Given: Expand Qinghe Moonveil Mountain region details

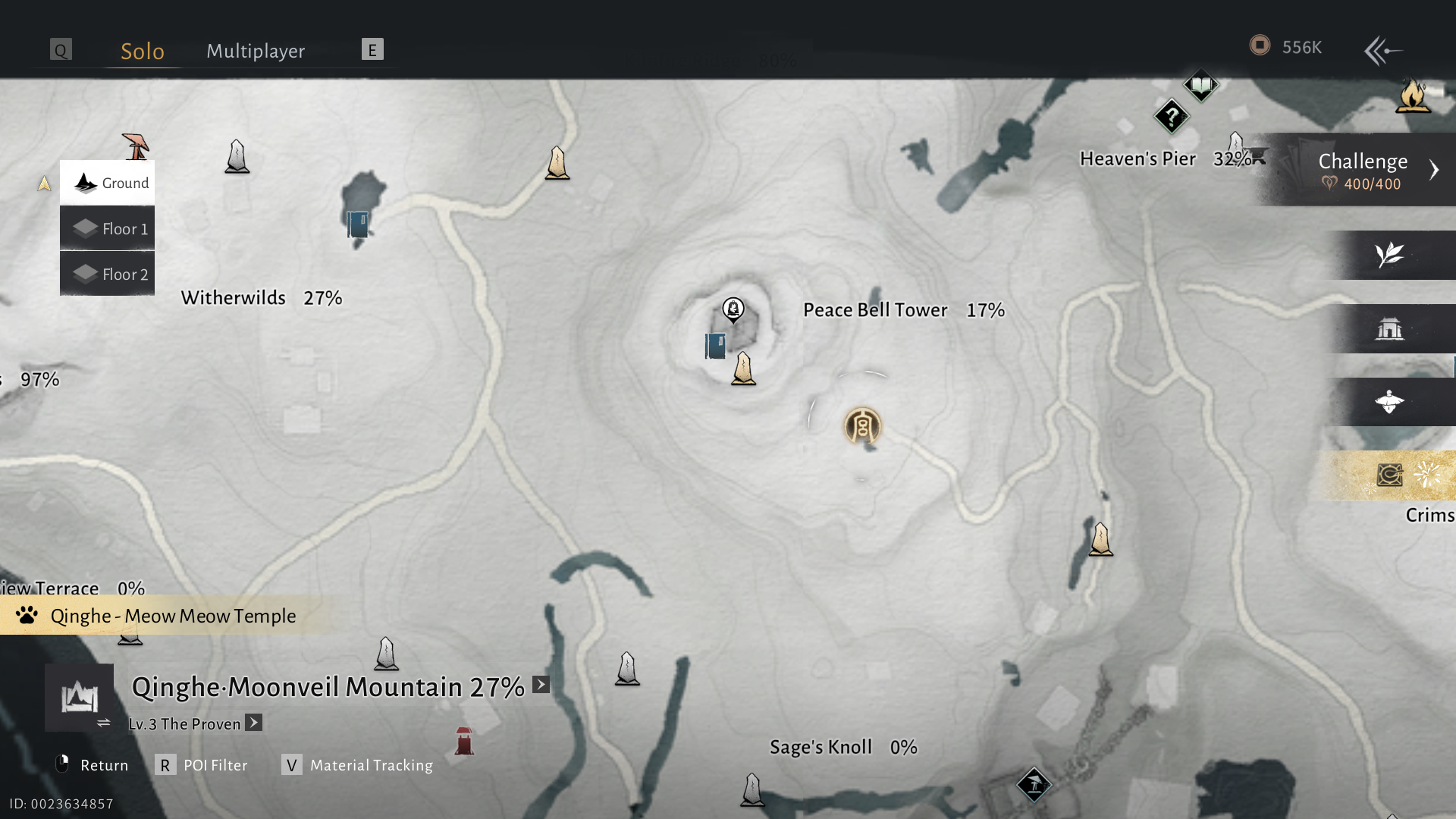Looking at the screenshot, I should pyautogui.click(x=541, y=685).
